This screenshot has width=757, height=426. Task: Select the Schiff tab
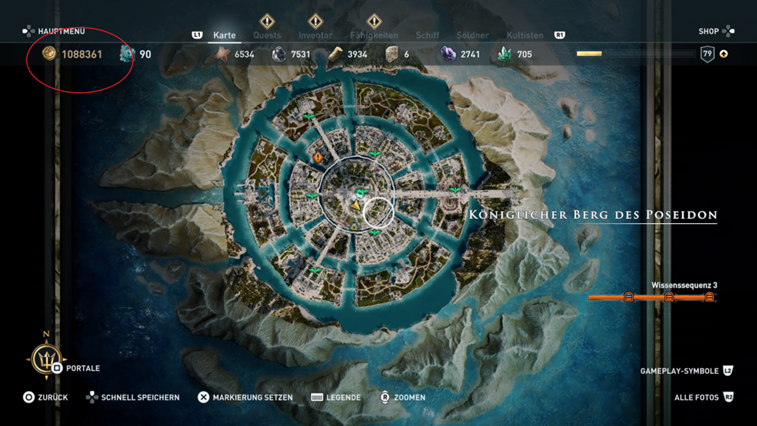click(x=427, y=35)
